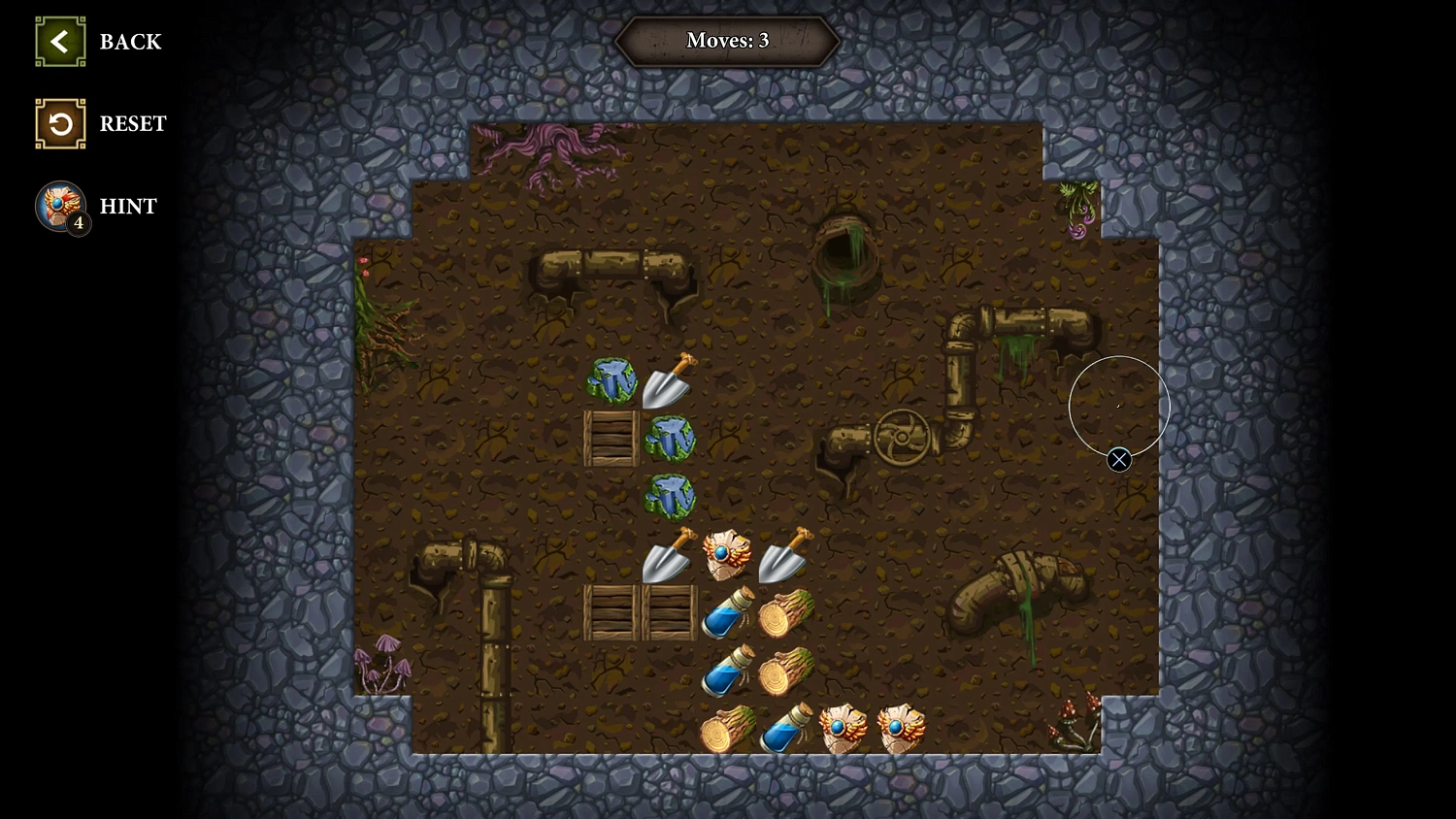Viewport: 1456px width, 819px height.
Task: Select the lower globe tile above the shovel
Action: pyautogui.click(x=670, y=495)
